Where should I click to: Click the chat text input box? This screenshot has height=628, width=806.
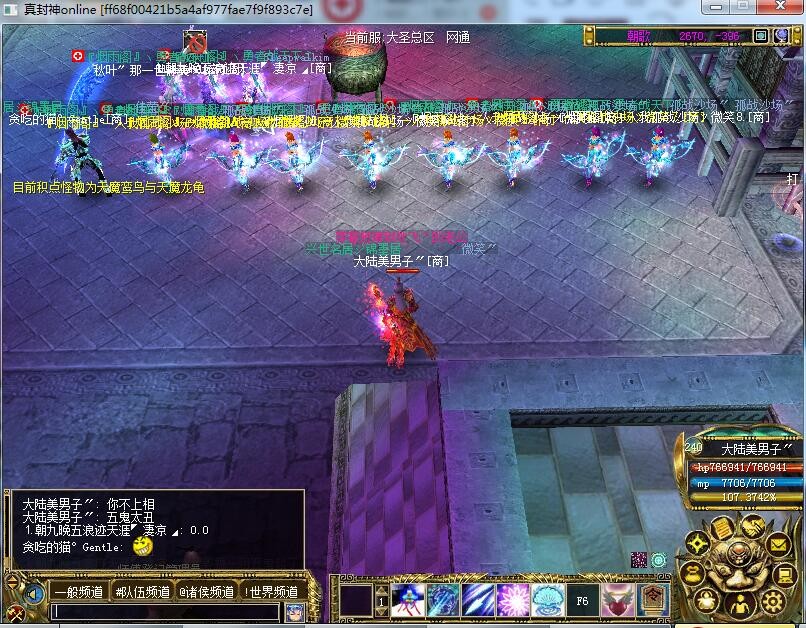[x=166, y=611]
